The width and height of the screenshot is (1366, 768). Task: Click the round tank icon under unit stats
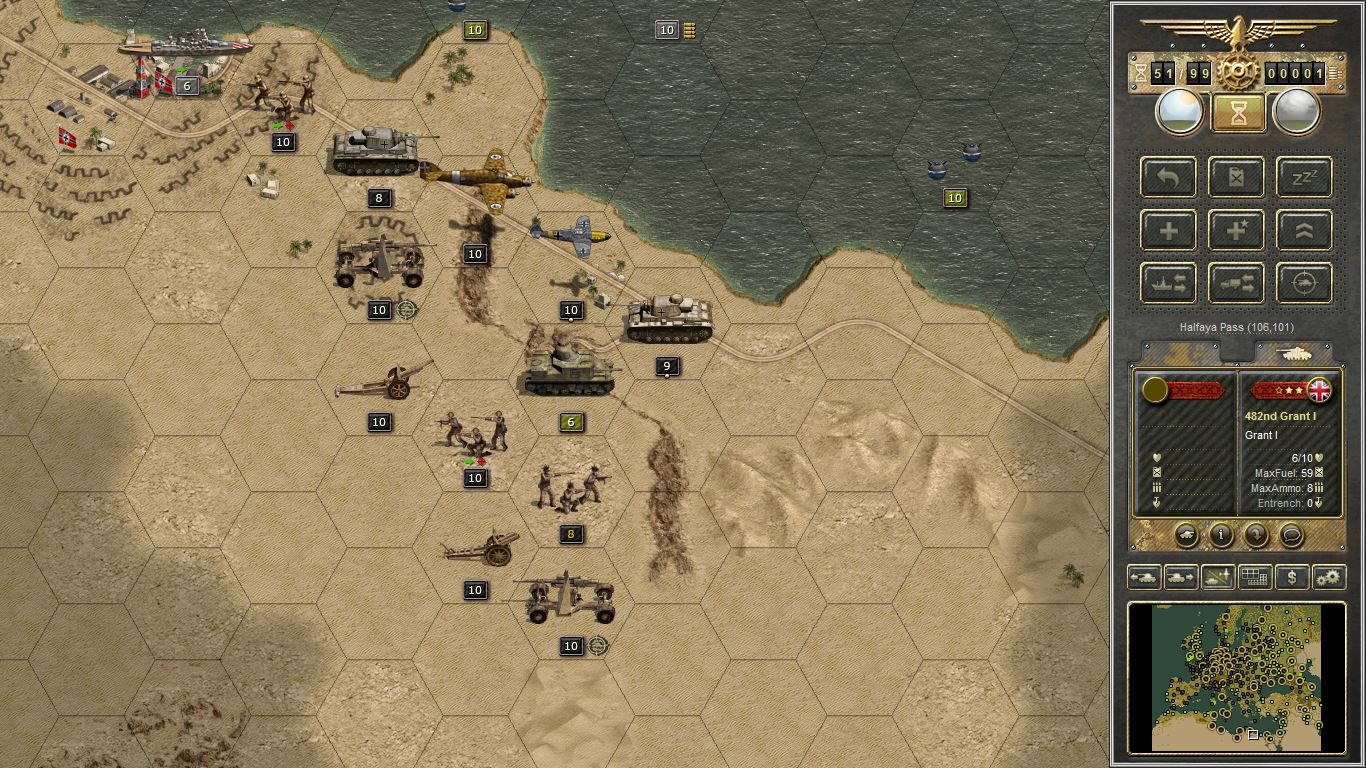tap(1186, 535)
